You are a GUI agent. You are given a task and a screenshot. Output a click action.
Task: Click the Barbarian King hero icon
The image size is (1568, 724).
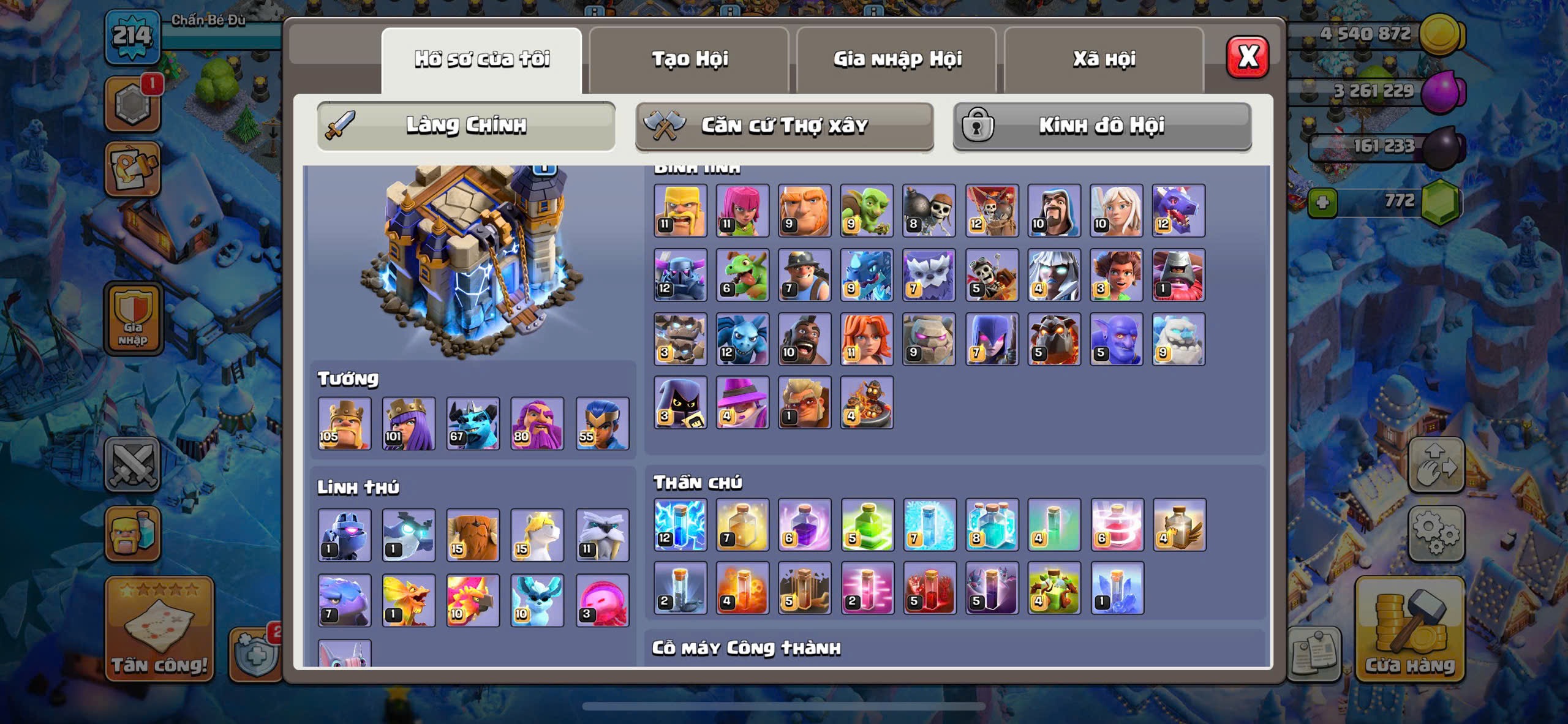point(344,423)
